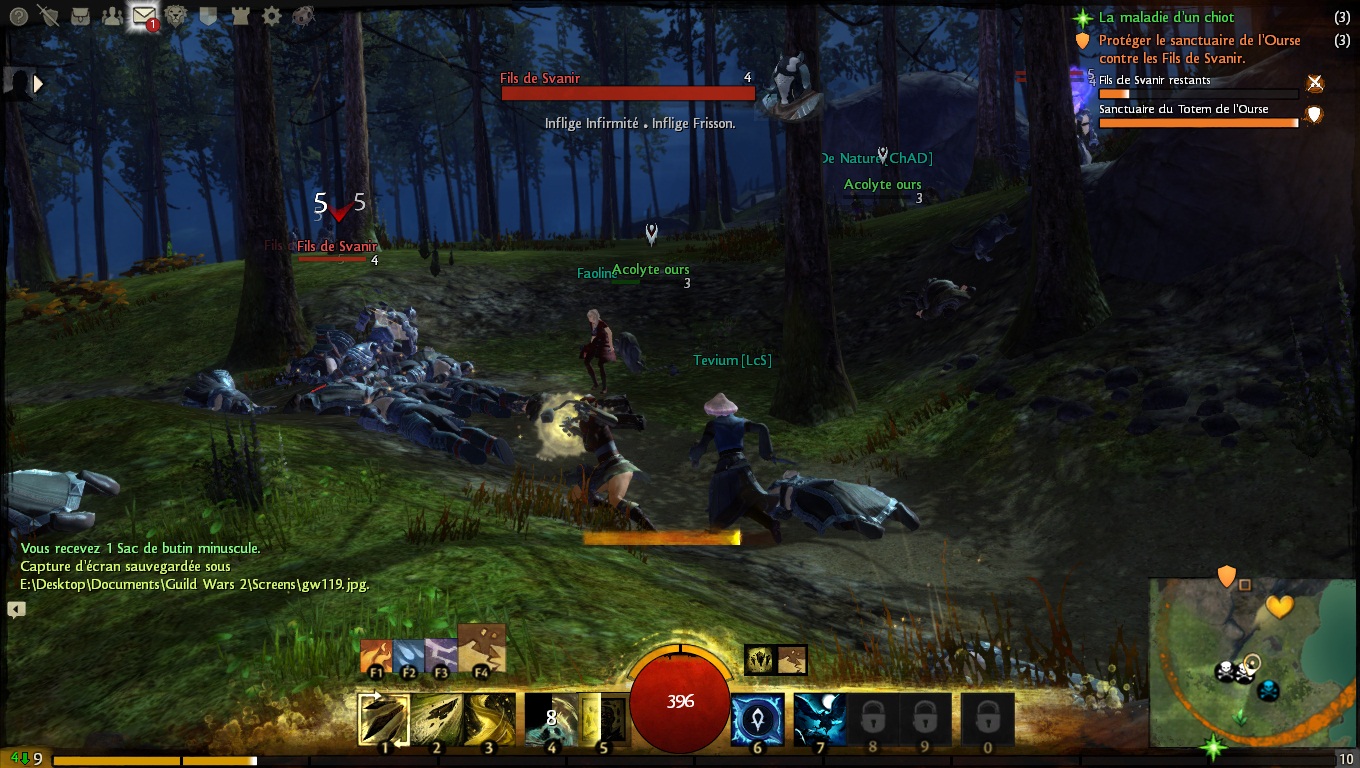Viewport: 1360px width, 768px height.
Task: Activate the healing skill in slot 6
Action: click(758, 719)
